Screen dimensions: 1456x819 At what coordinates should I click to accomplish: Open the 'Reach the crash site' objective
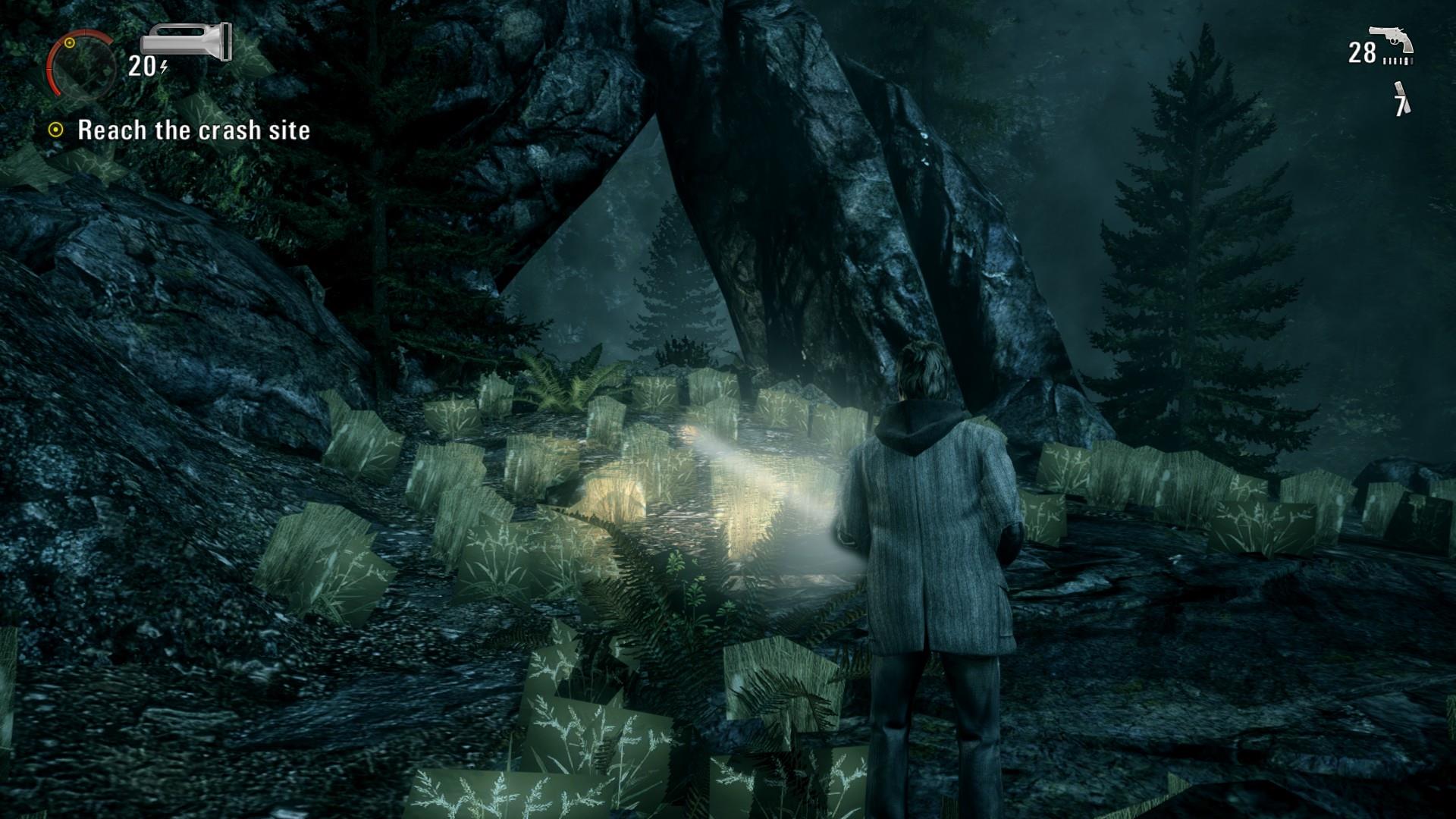click(x=193, y=130)
